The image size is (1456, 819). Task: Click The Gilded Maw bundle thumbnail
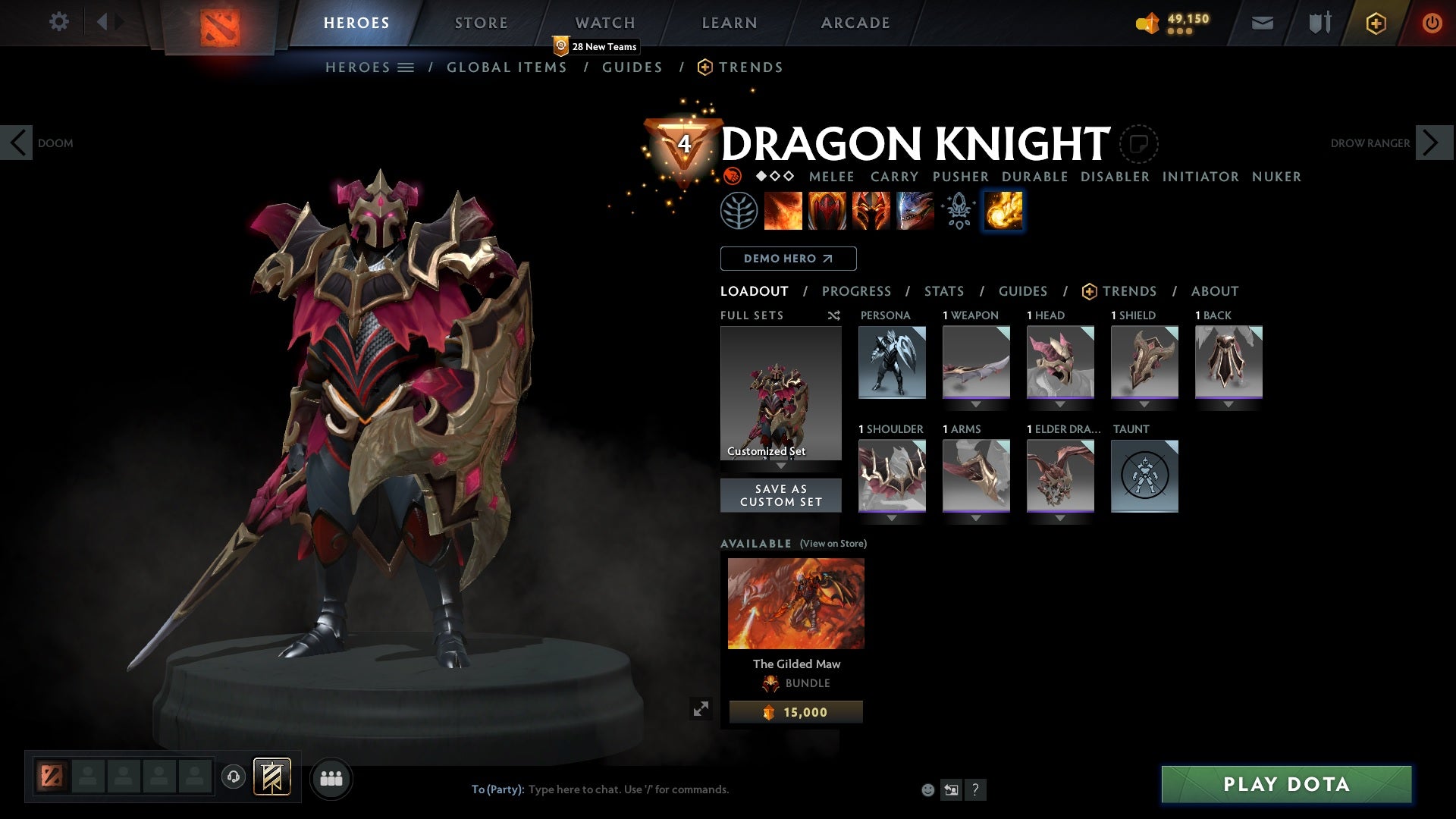point(795,602)
